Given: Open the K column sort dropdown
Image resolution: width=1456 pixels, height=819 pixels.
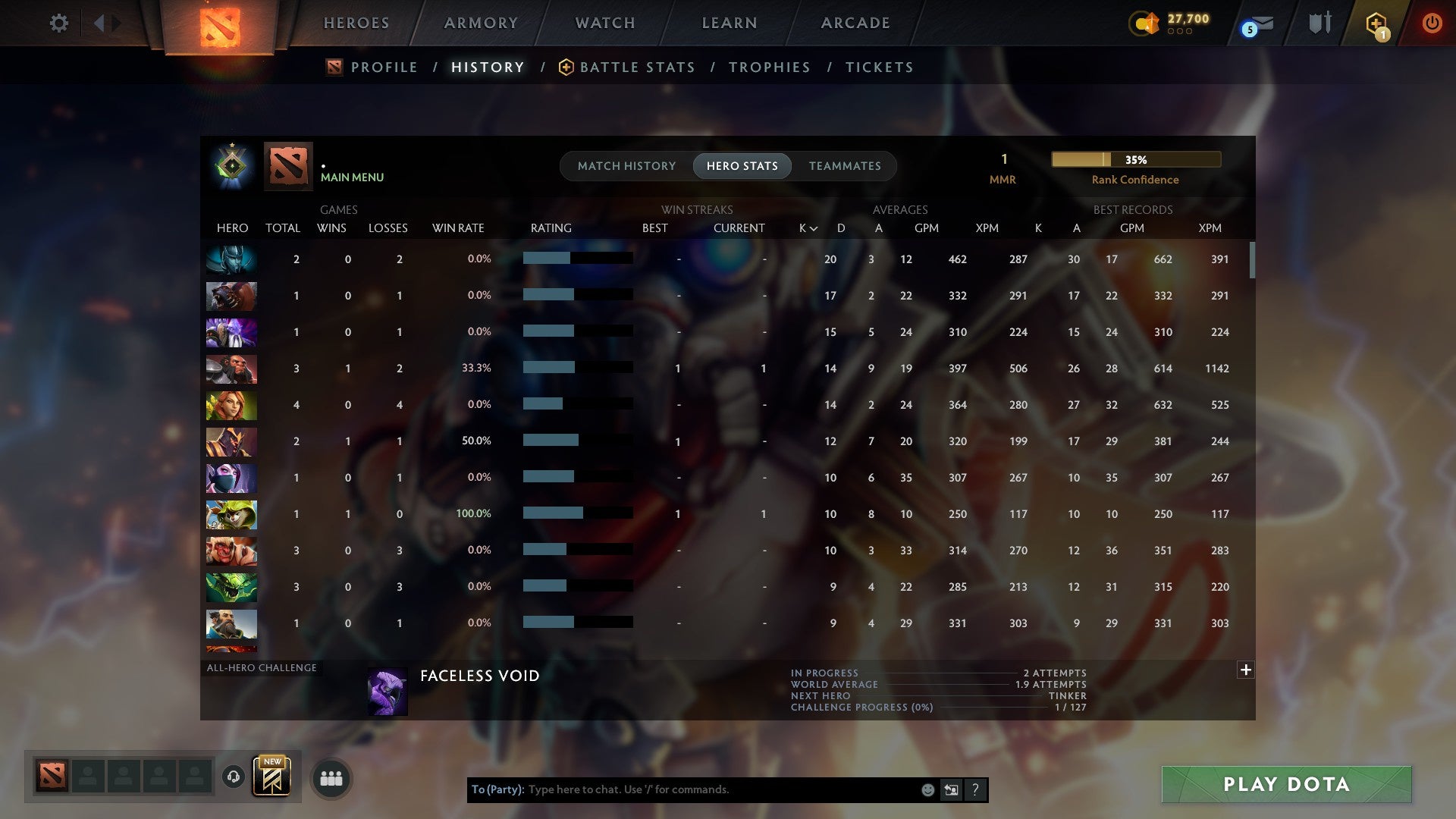Looking at the screenshot, I should coord(806,227).
